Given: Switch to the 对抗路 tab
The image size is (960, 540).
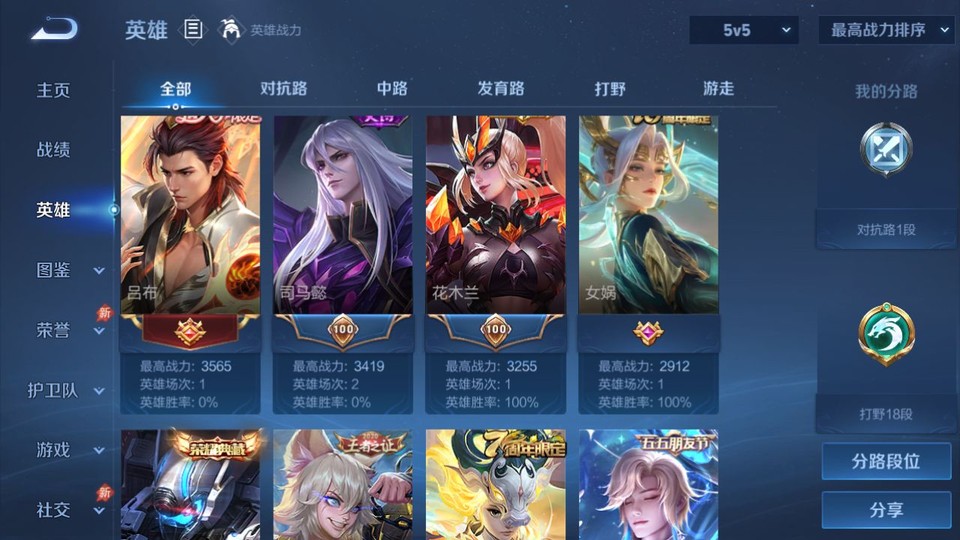Looking at the screenshot, I should (x=283, y=88).
